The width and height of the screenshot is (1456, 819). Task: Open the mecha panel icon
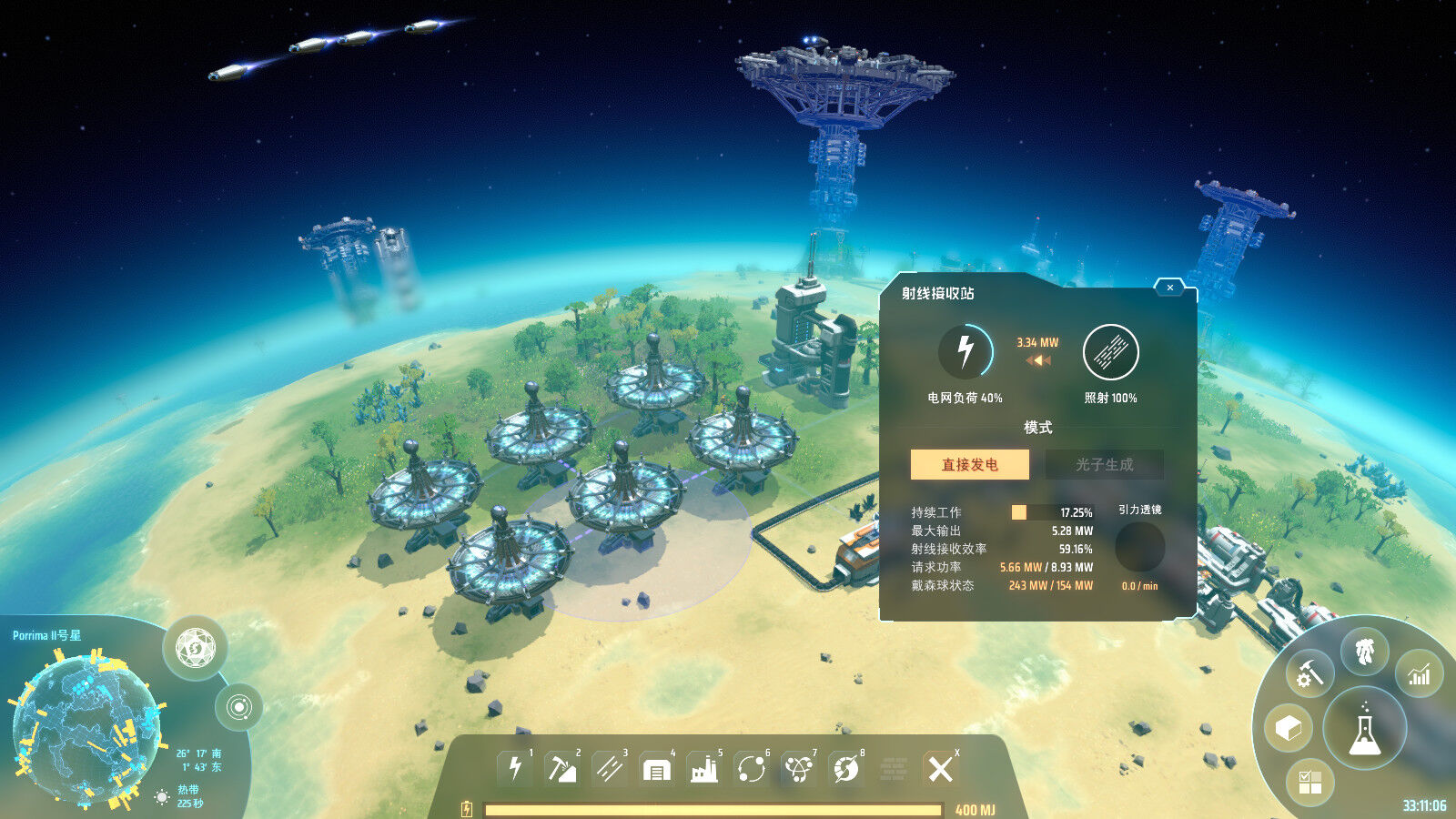pyautogui.click(x=1364, y=652)
